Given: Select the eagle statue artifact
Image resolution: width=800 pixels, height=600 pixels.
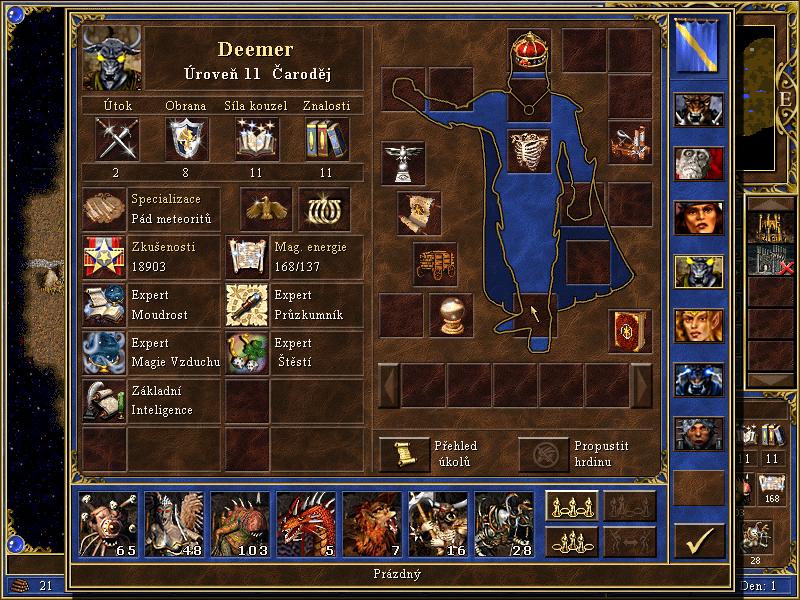Looking at the screenshot, I should coord(403,161).
